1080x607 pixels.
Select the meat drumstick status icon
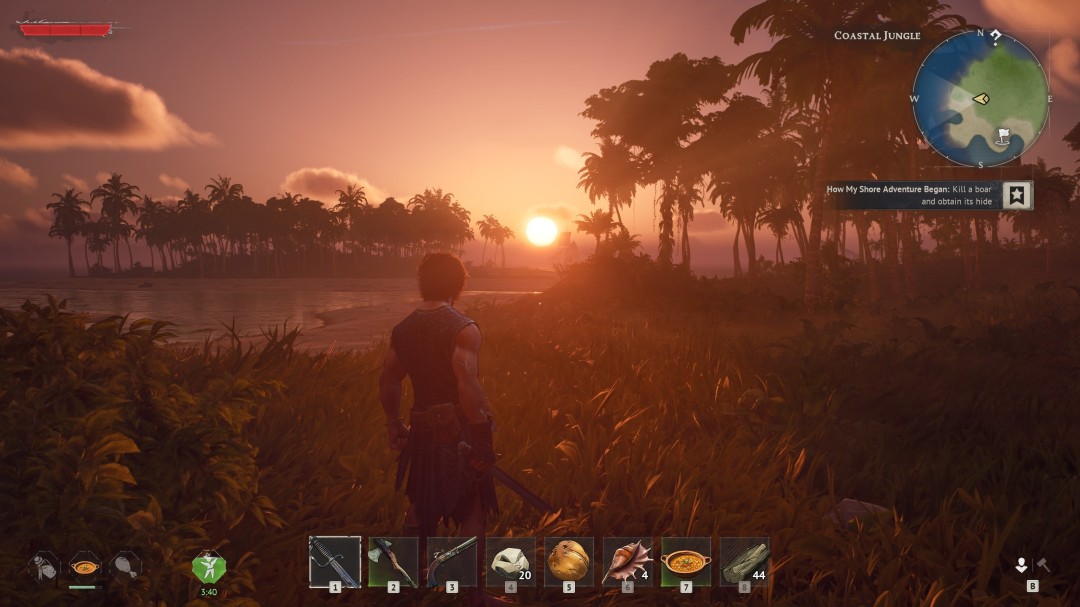(x=125, y=566)
